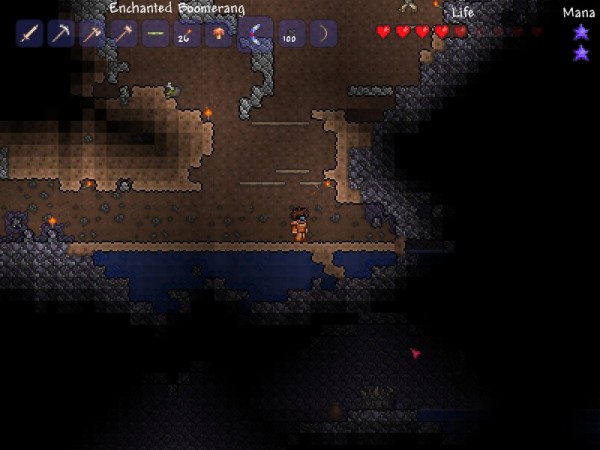Switch to the hammer slot
The image size is (600, 450).
tap(122, 34)
